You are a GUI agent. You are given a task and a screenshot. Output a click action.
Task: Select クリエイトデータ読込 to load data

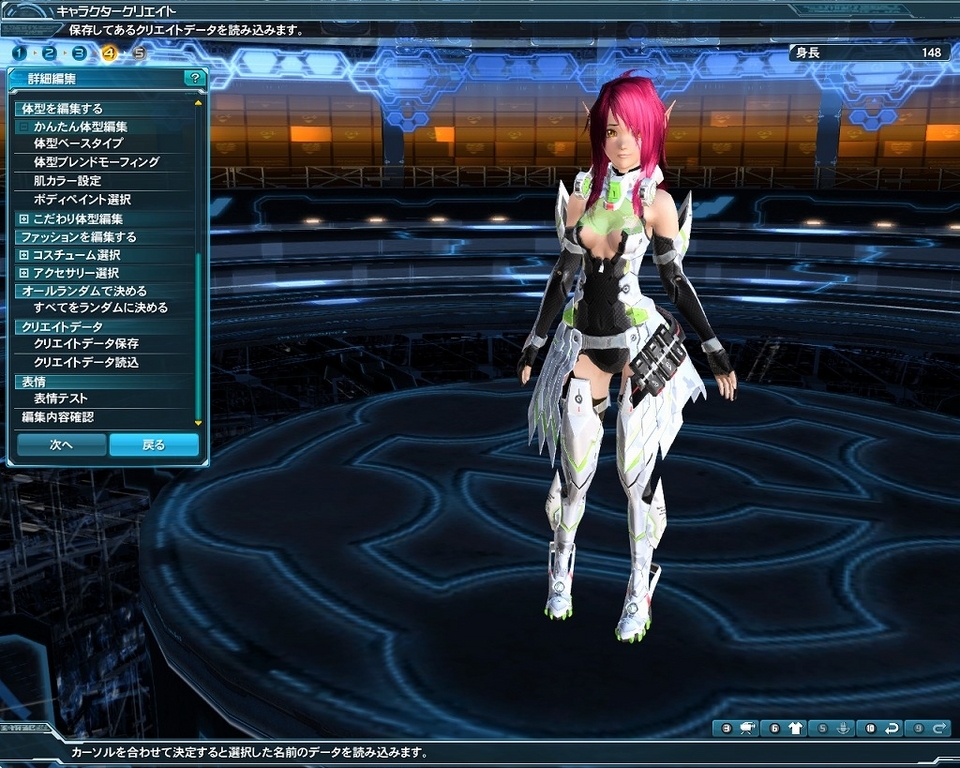click(86, 362)
